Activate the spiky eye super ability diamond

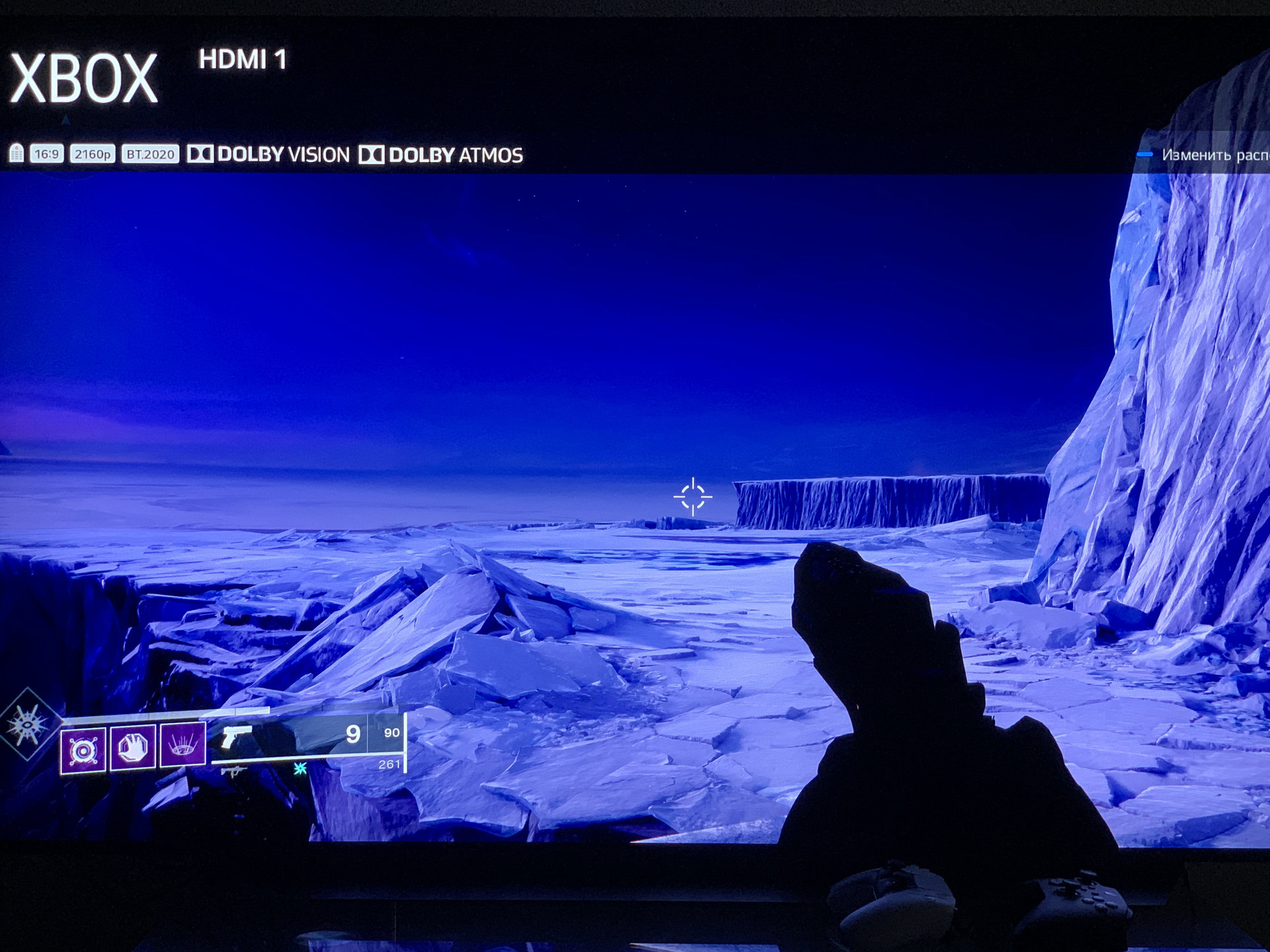(28, 725)
